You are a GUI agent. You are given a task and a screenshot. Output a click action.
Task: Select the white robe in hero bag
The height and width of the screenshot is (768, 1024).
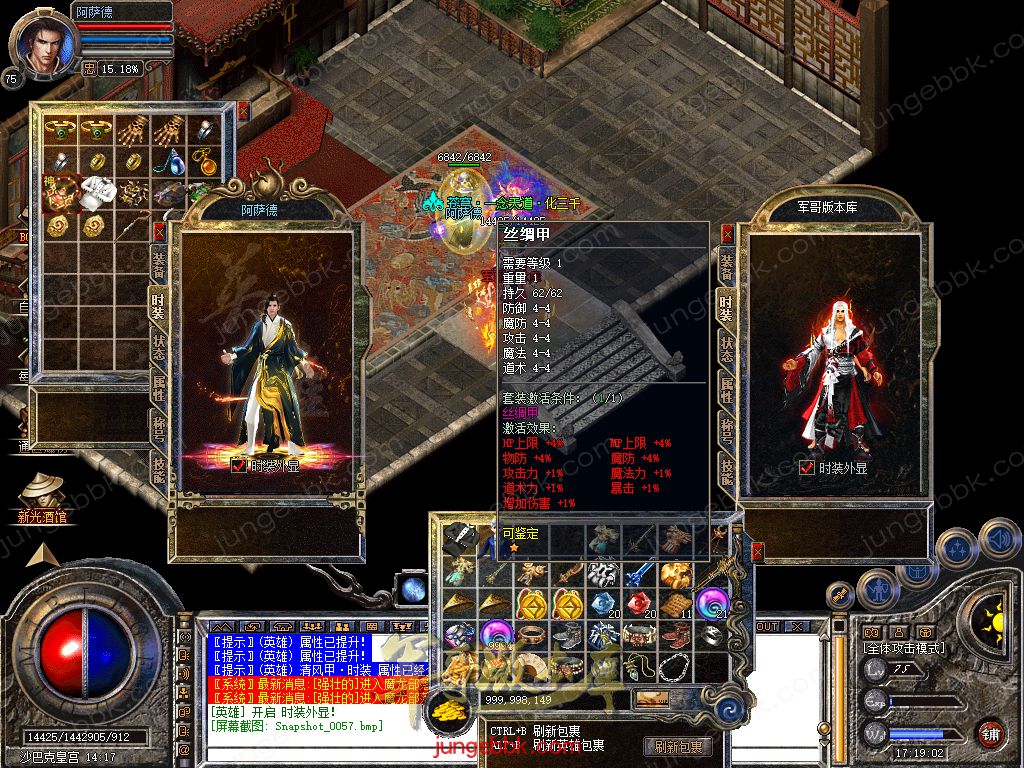coord(96,191)
